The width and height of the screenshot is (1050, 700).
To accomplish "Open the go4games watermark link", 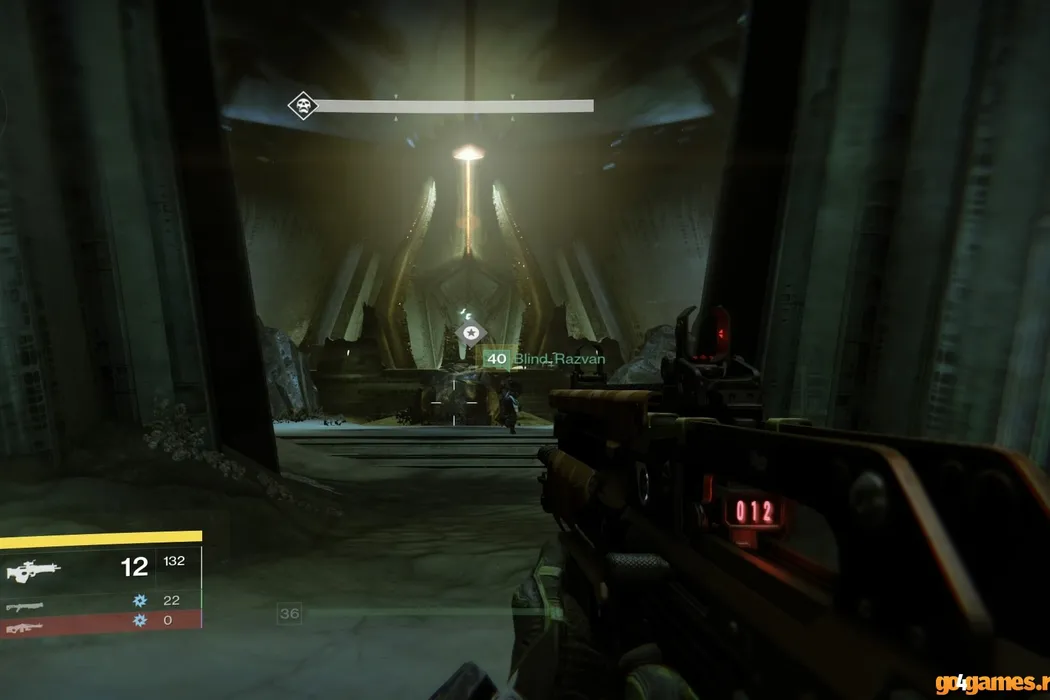I will point(990,683).
